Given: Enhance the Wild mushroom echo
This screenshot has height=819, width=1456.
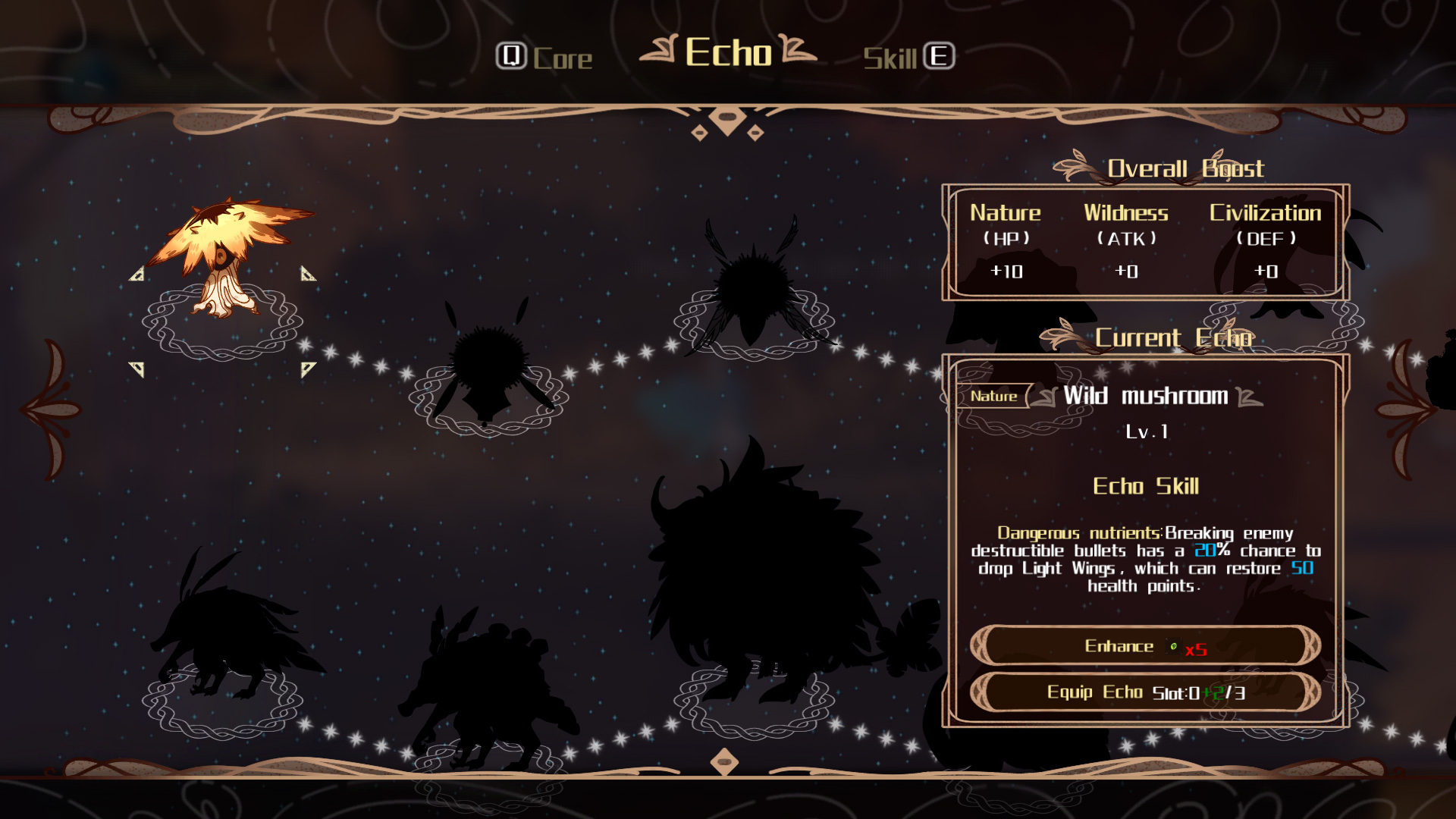Looking at the screenshot, I should point(1145,646).
